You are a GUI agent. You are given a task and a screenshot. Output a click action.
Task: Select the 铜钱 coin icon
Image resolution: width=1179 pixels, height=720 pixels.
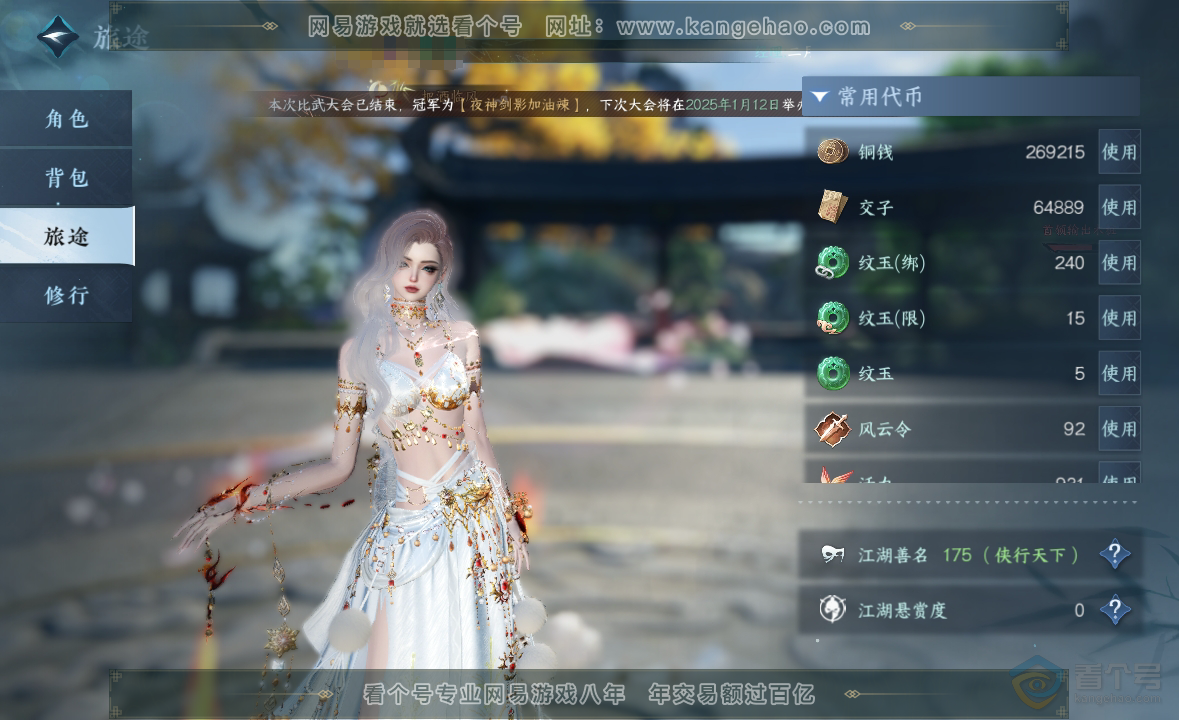(832, 152)
